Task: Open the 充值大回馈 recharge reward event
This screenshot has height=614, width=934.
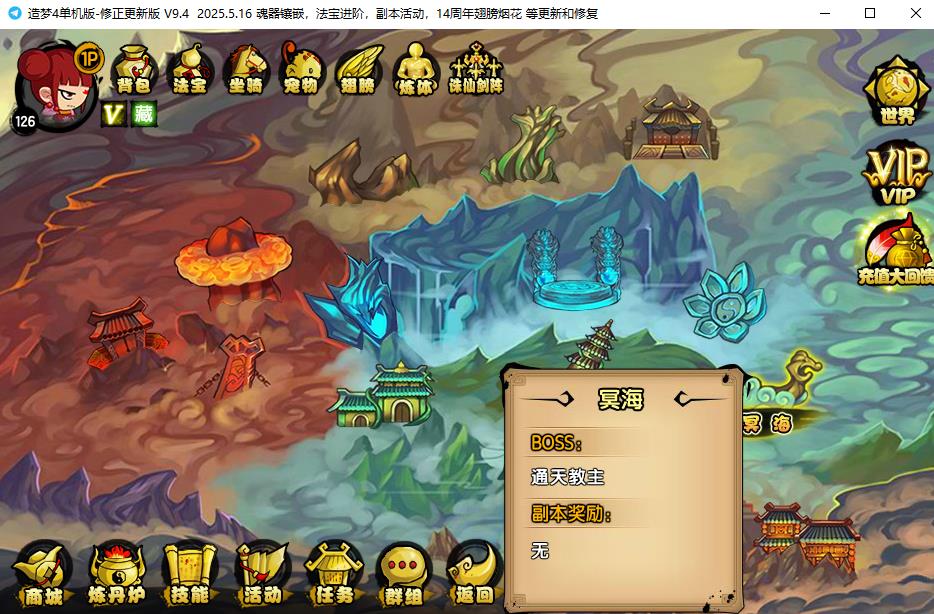Action: click(896, 252)
